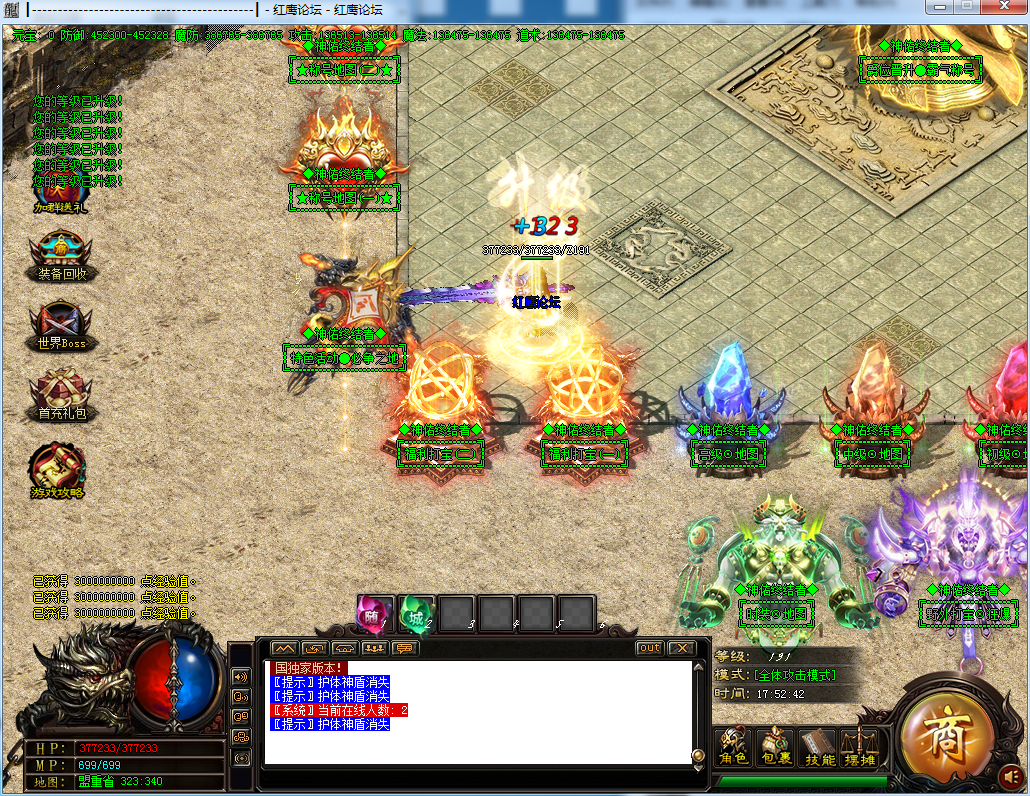Viewport: 1030px width, 796px height.
Task: Open the 世界Boss menu icon
Action: pyautogui.click(x=58, y=324)
